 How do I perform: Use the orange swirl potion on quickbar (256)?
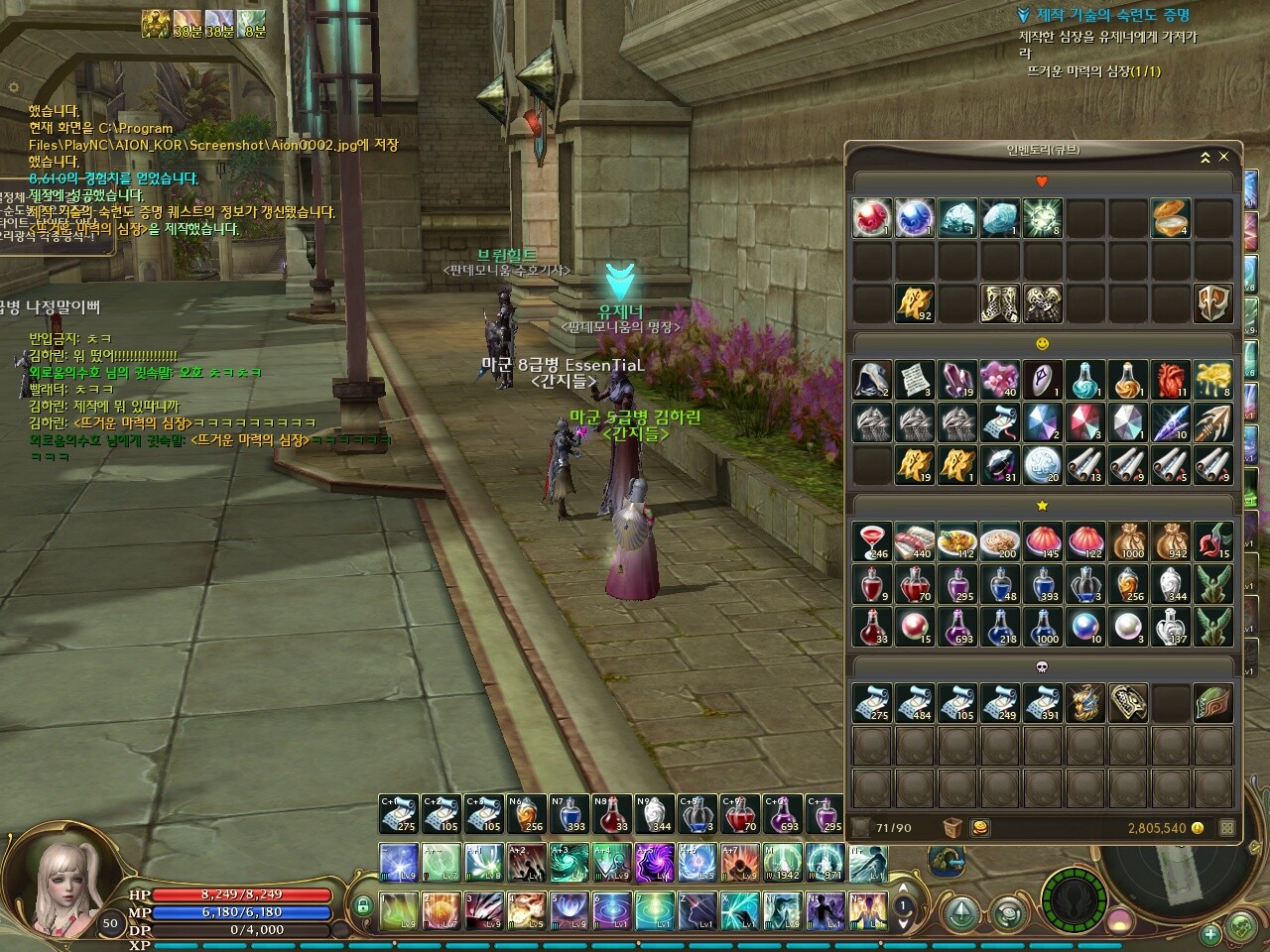click(x=527, y=814)
